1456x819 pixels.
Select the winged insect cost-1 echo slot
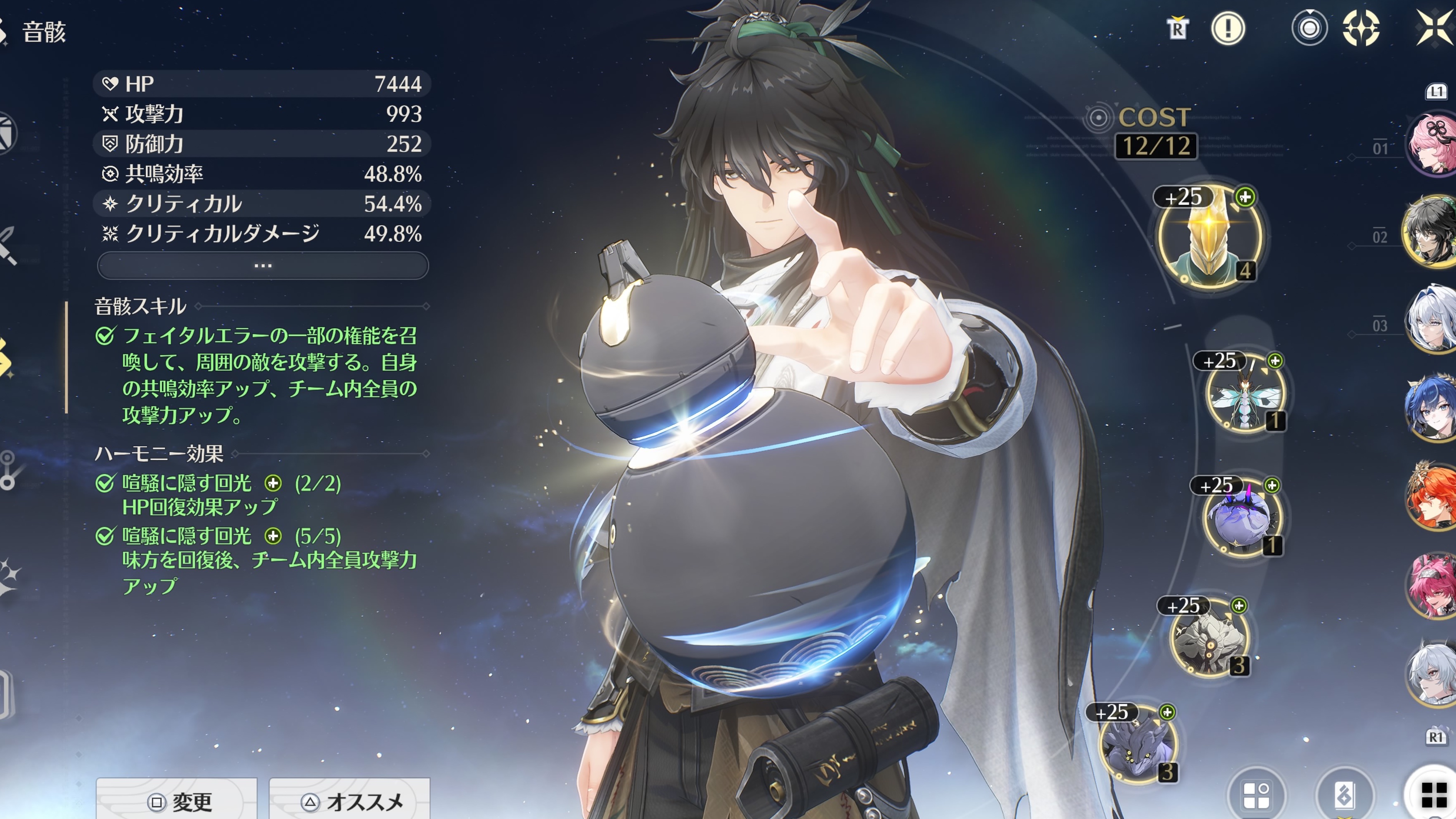(x=1244, y=394)
